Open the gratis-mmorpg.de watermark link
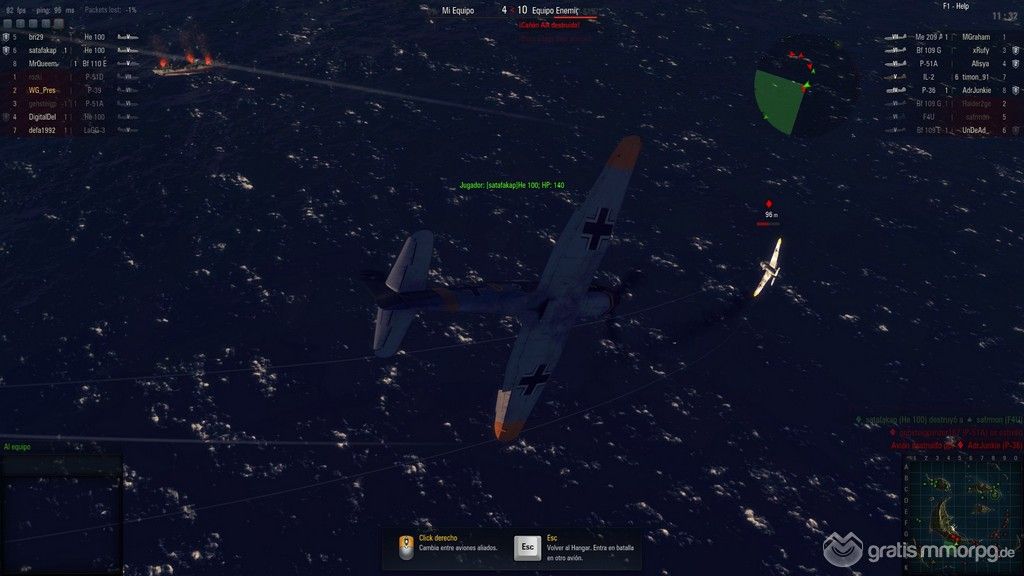Image resolution: width=1024 pixels, height=576 pixels. [920, 550]
